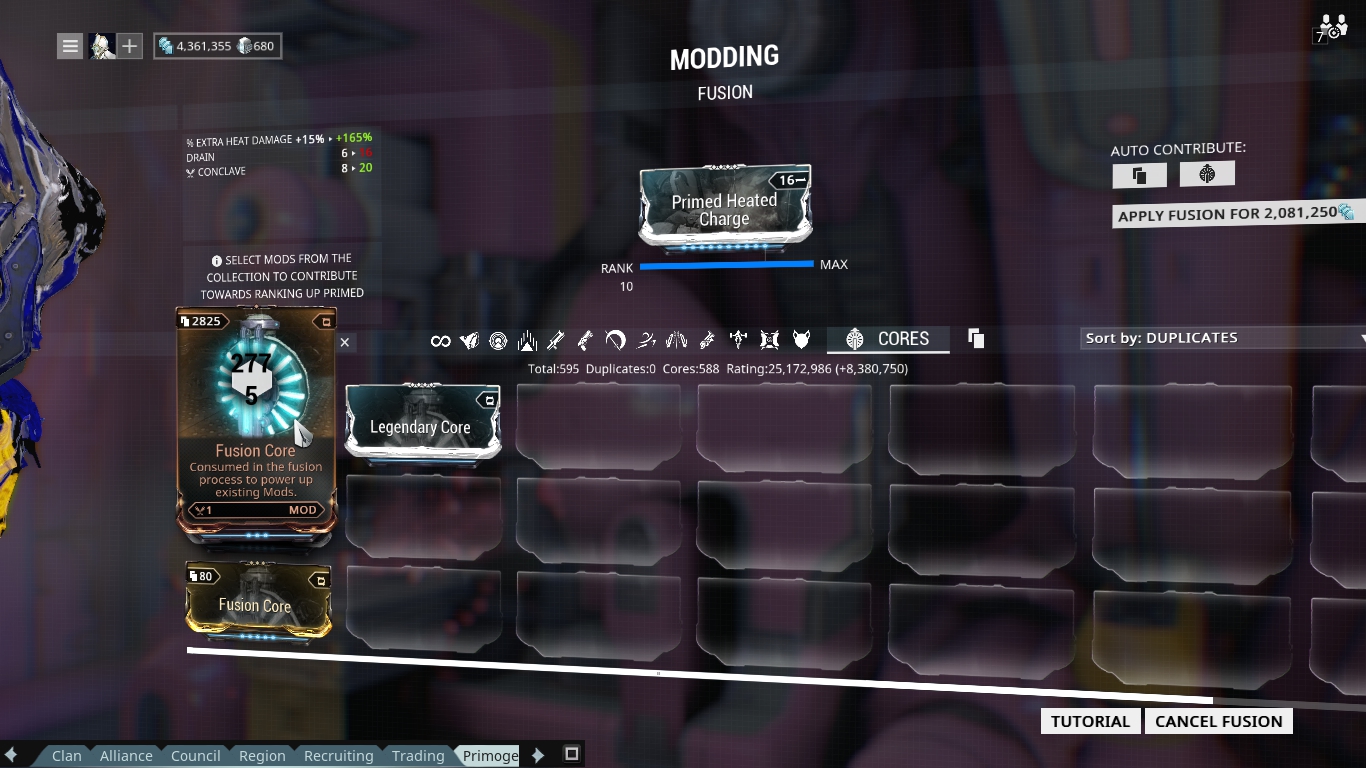The height and width of the screenshot is (768, 1366).
Task: Toggle the bow mods filter
Action: pos(616,340)
